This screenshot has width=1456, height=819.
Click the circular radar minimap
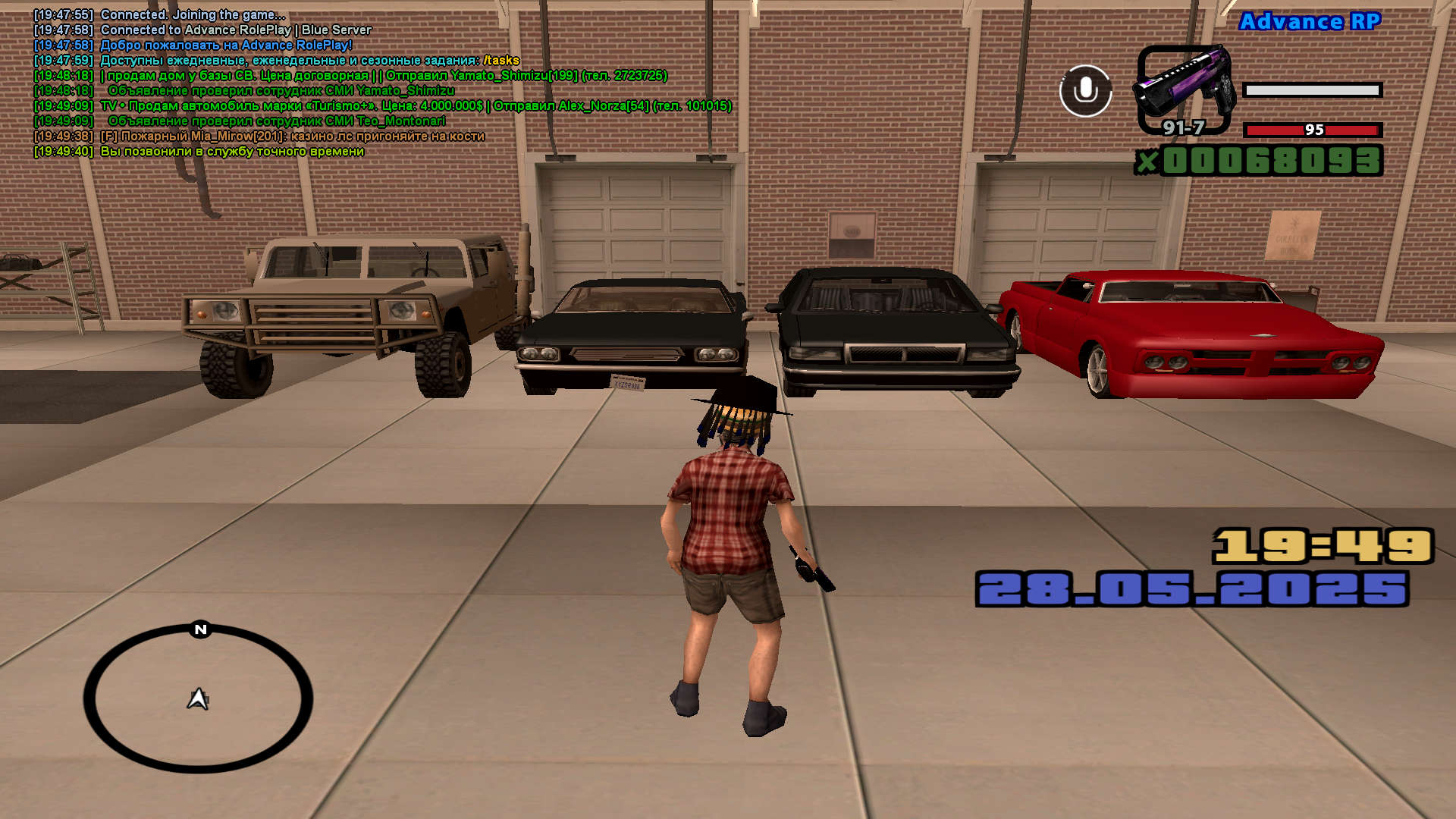tap(198, 698)
